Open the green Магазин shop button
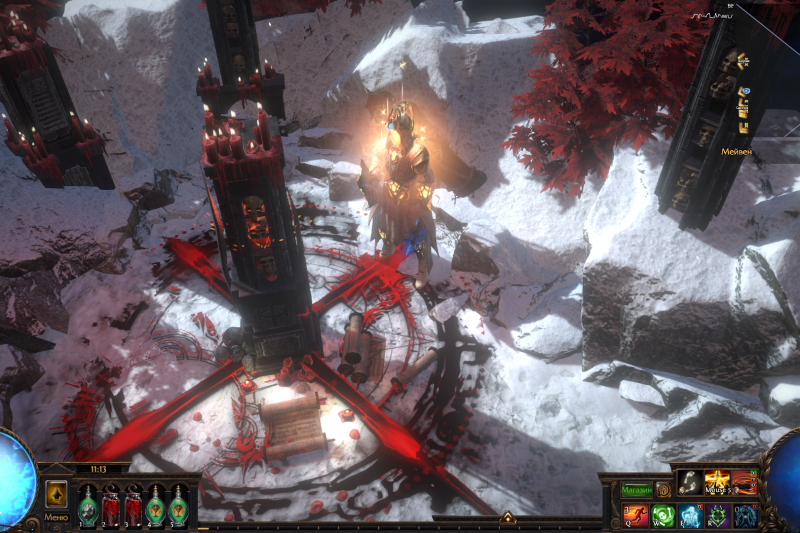 (x=636, y=490)
